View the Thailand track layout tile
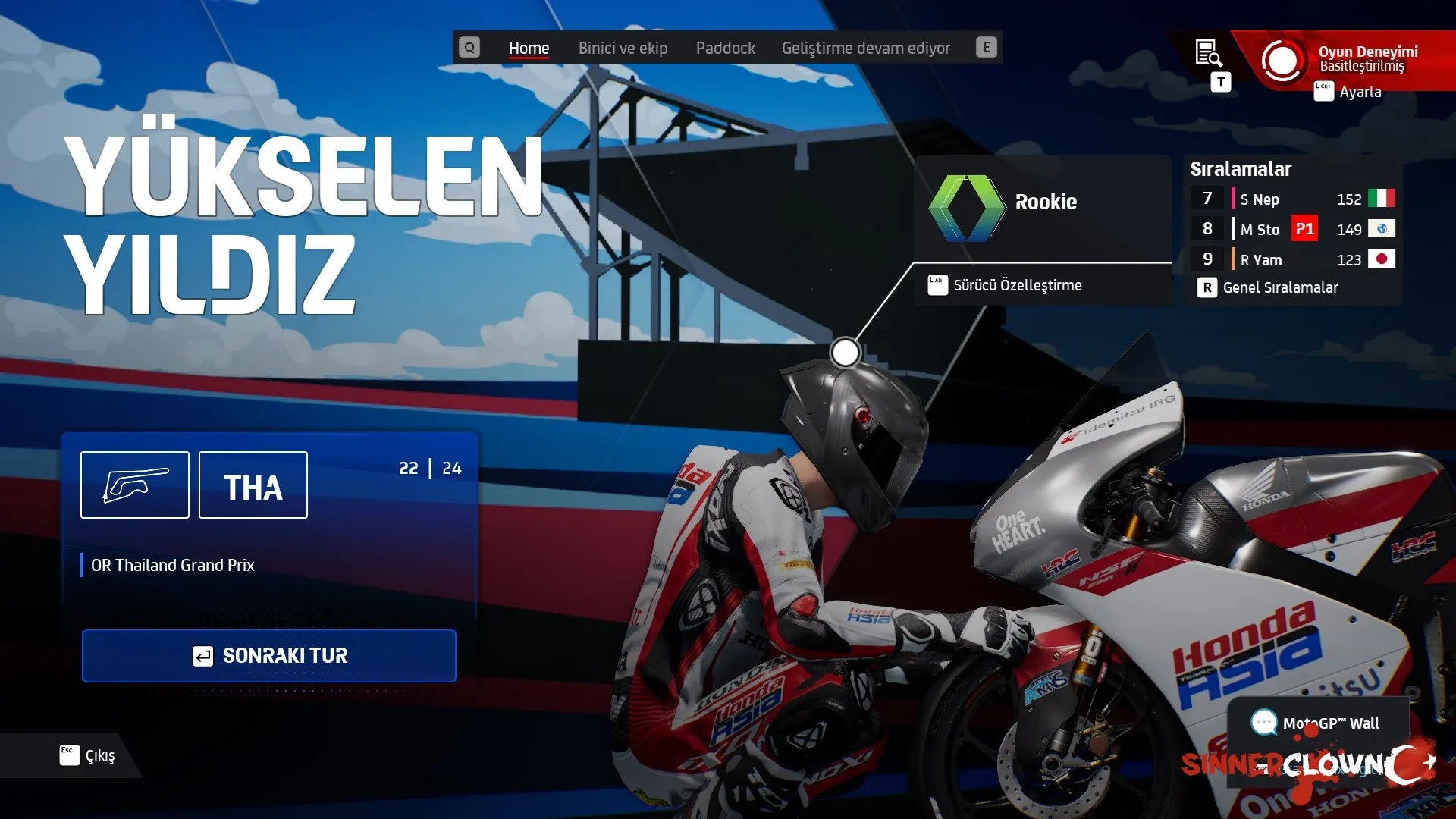Screen dimensions: 1456x819 pyautogui.click(x=135, y=485)
